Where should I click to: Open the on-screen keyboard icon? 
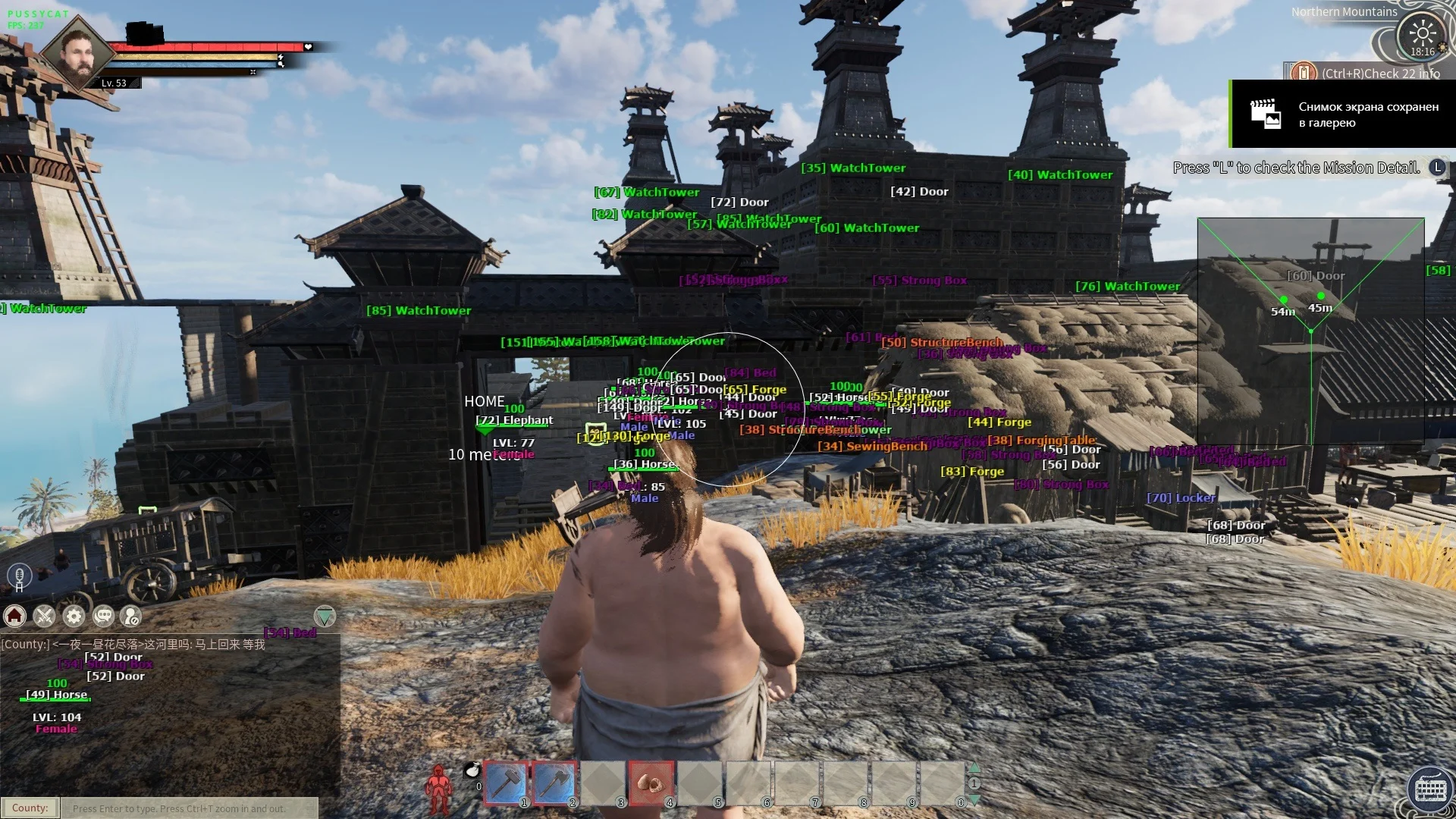1430,789
